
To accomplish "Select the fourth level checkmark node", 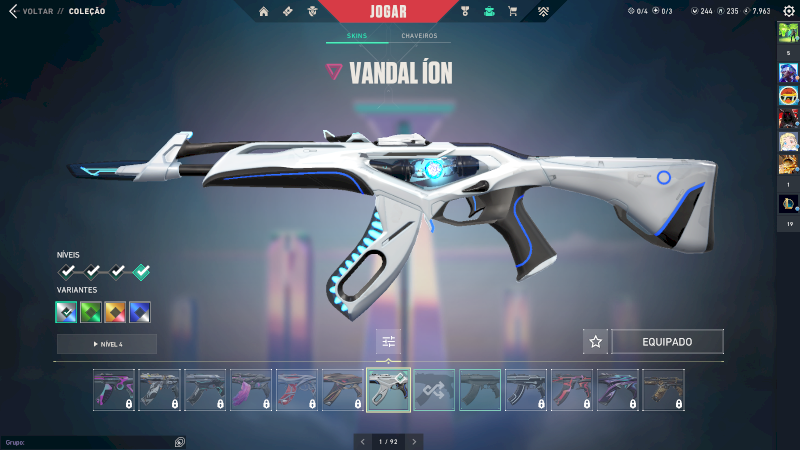I will point(142,271).
